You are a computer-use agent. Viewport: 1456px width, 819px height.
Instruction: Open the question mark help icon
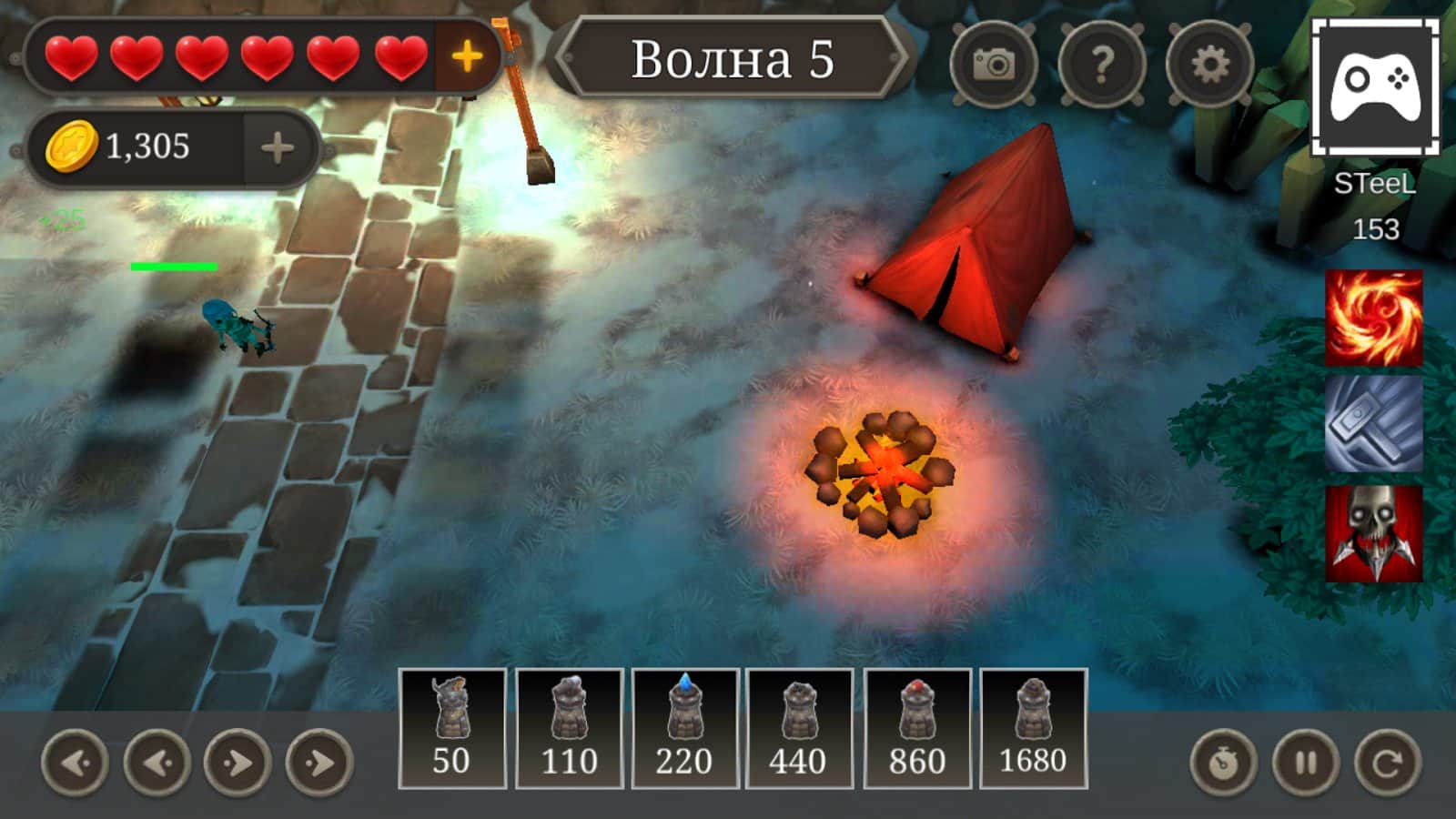(x=1103, y=62)
